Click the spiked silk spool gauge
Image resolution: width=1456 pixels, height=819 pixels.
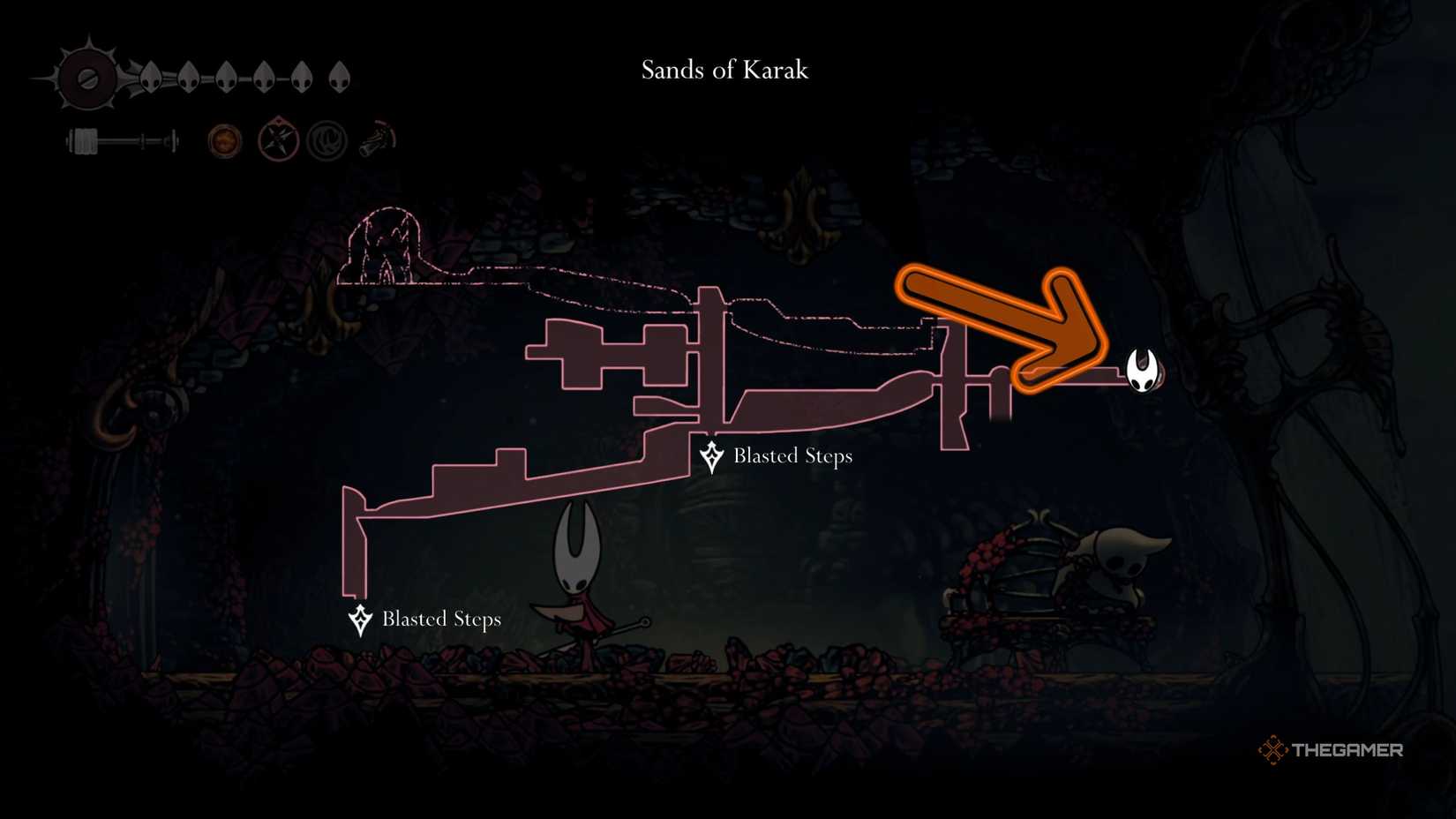pos(86,75)
